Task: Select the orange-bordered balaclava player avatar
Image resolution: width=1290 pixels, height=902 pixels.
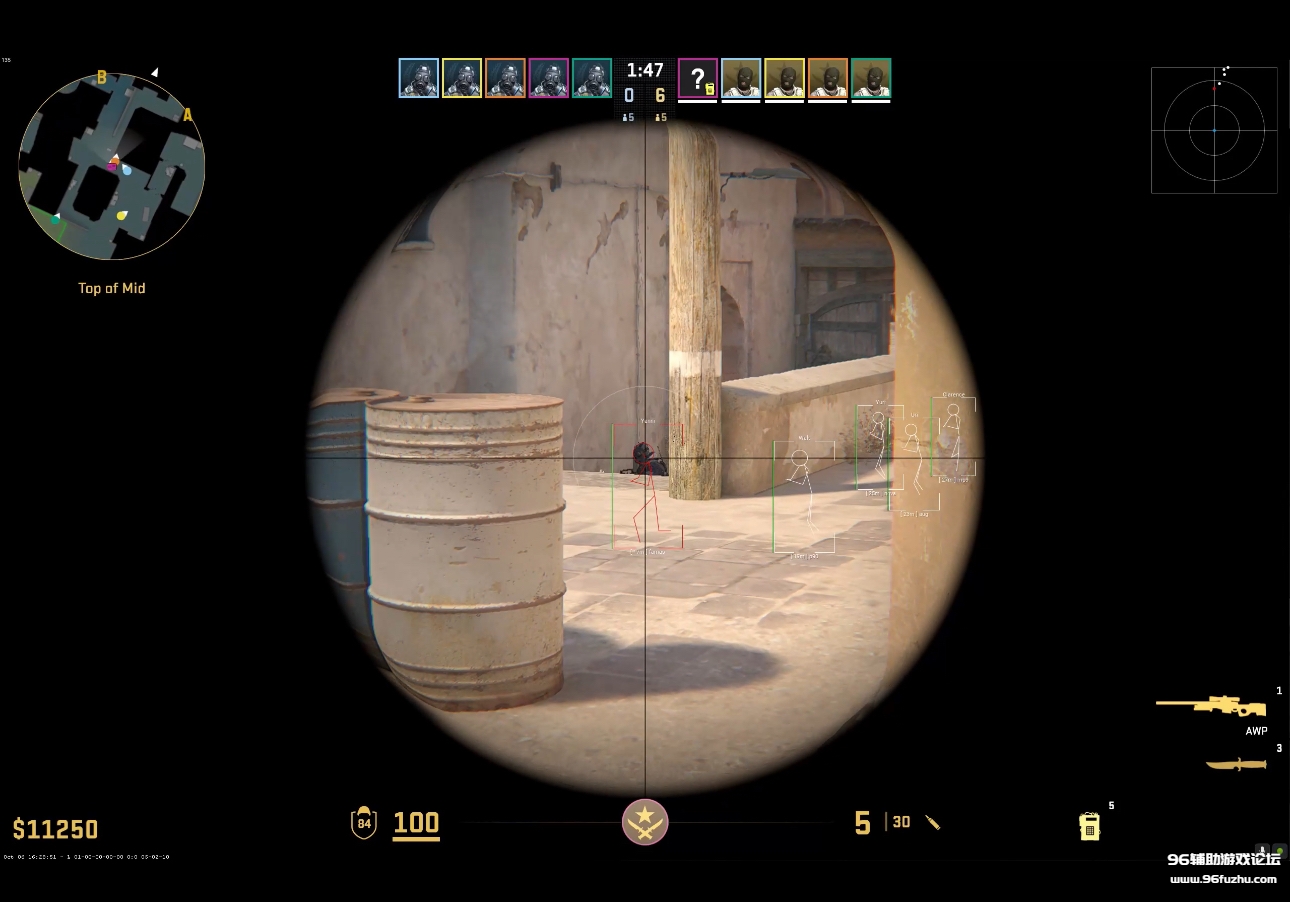Action: pyautogui.click(x=828, y=78)
